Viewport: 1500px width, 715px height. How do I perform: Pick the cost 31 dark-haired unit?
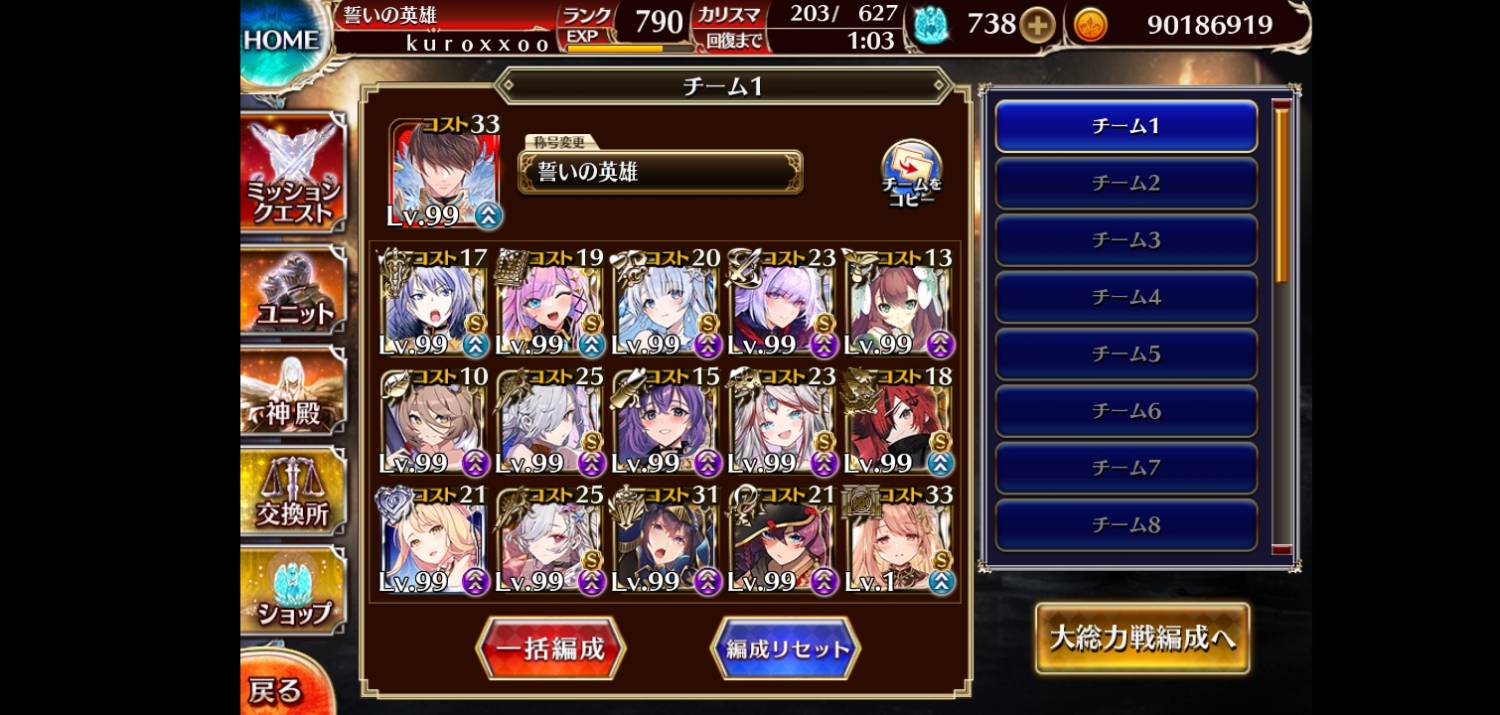[x=666, y=540]
